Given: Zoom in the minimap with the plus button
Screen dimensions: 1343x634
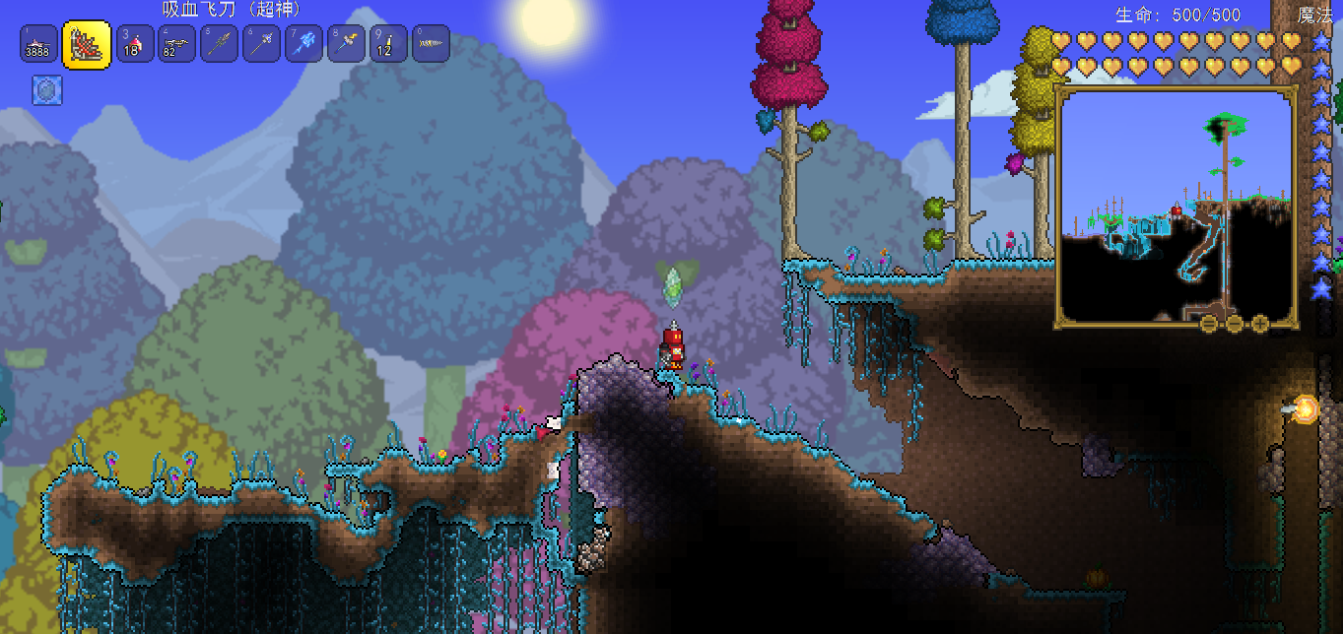Looking at the screenshot, I should point(1260,323).
